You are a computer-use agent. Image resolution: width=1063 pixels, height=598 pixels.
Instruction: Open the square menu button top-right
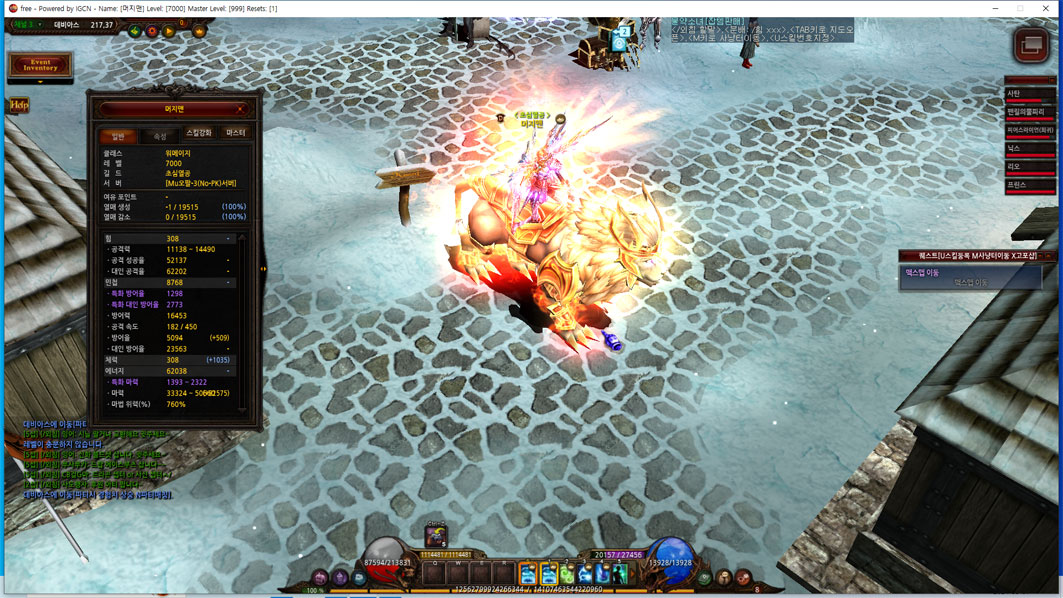coord(1030,45)
